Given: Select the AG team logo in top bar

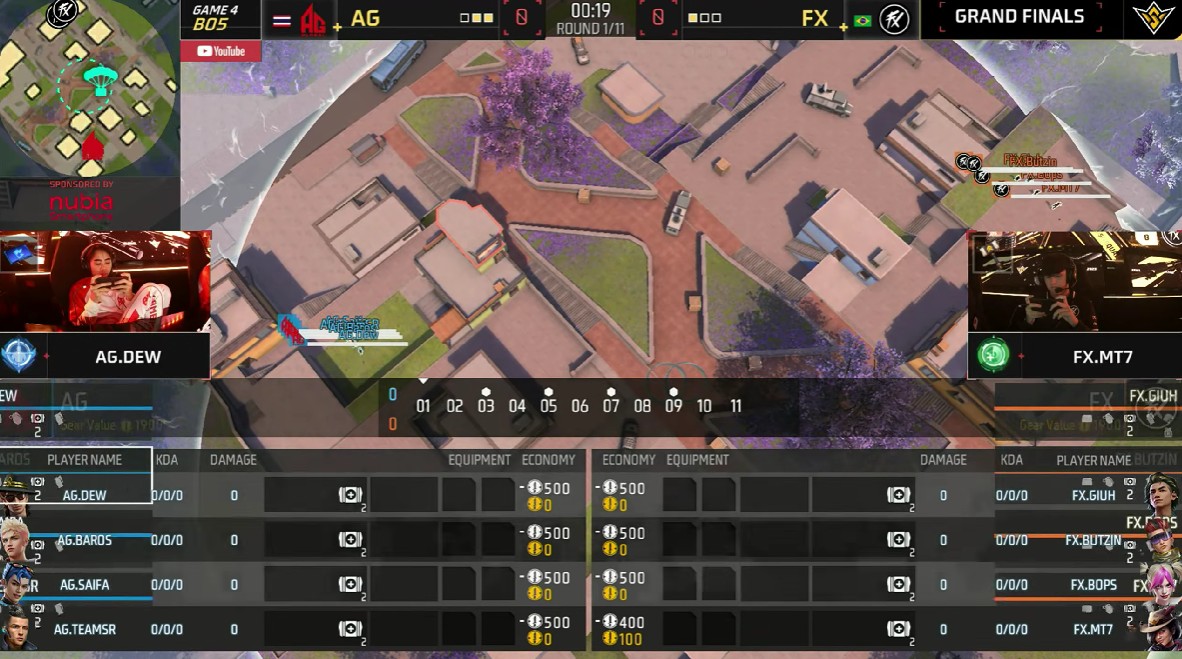Looking at the screenshot, I should pyautogui.click(x=313, y=19).
